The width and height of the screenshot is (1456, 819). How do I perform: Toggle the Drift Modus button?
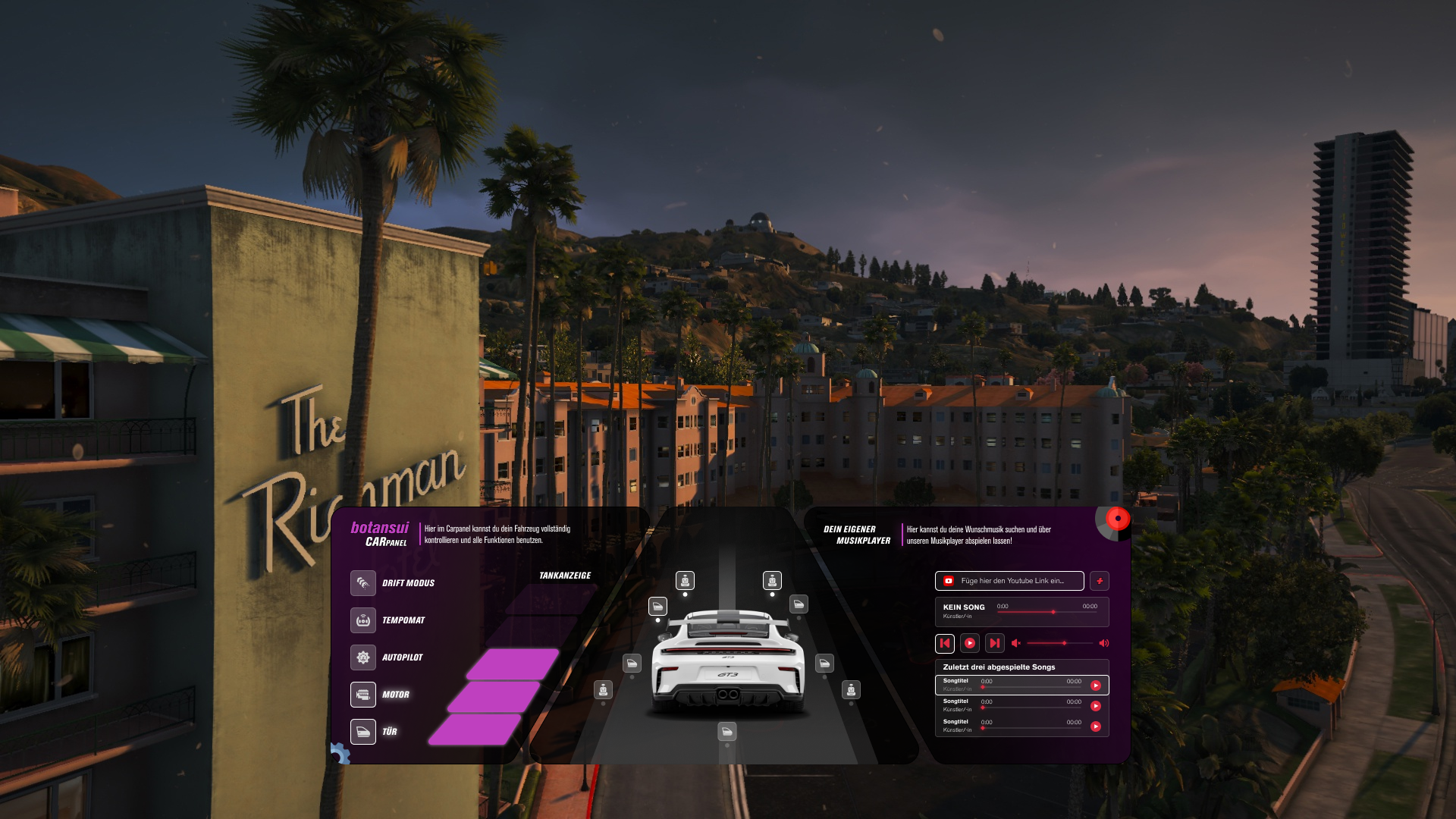point(363,583)
